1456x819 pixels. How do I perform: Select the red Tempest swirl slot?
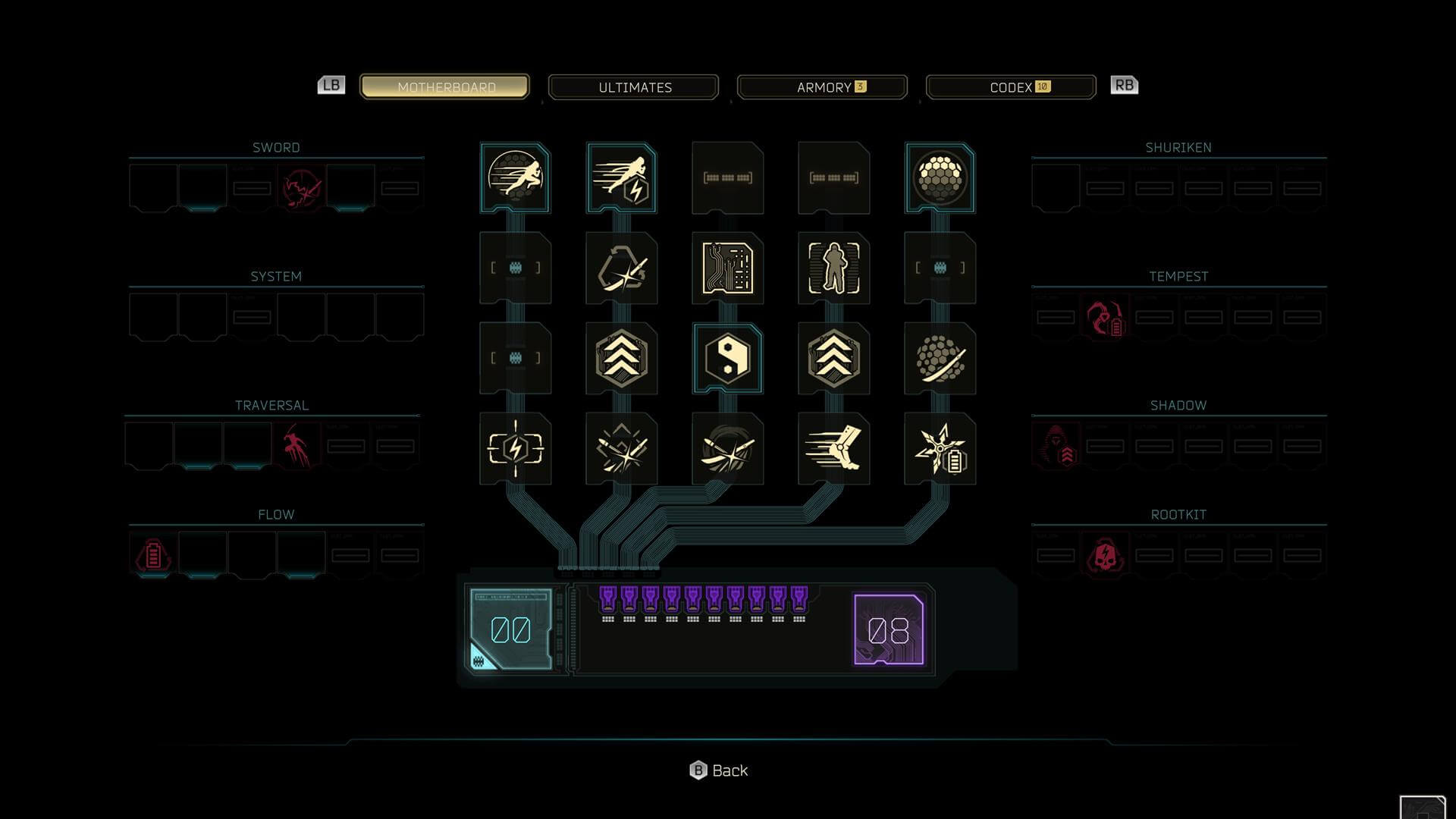(1105, 318)
